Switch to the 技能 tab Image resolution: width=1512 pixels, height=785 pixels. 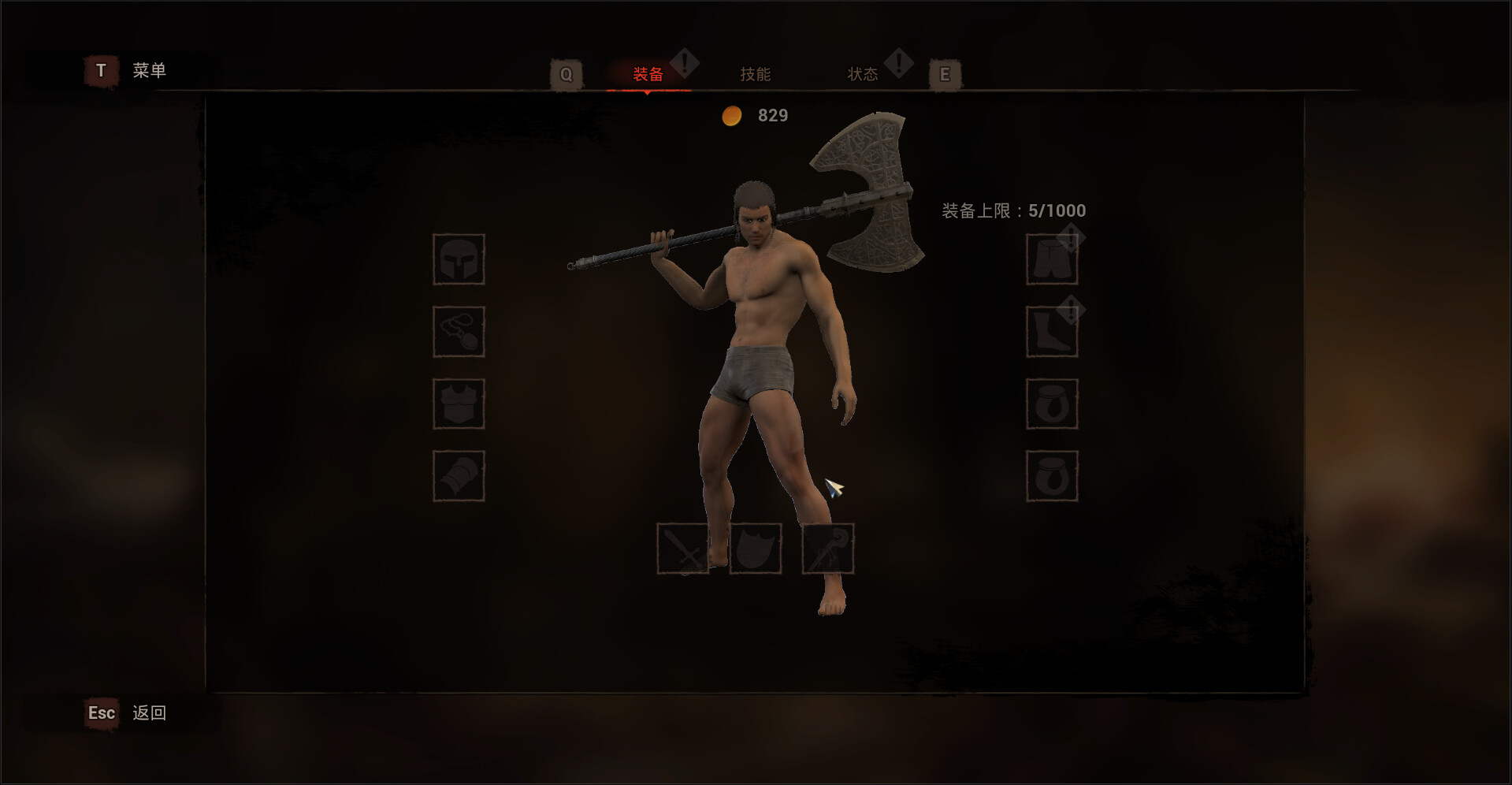754,73
